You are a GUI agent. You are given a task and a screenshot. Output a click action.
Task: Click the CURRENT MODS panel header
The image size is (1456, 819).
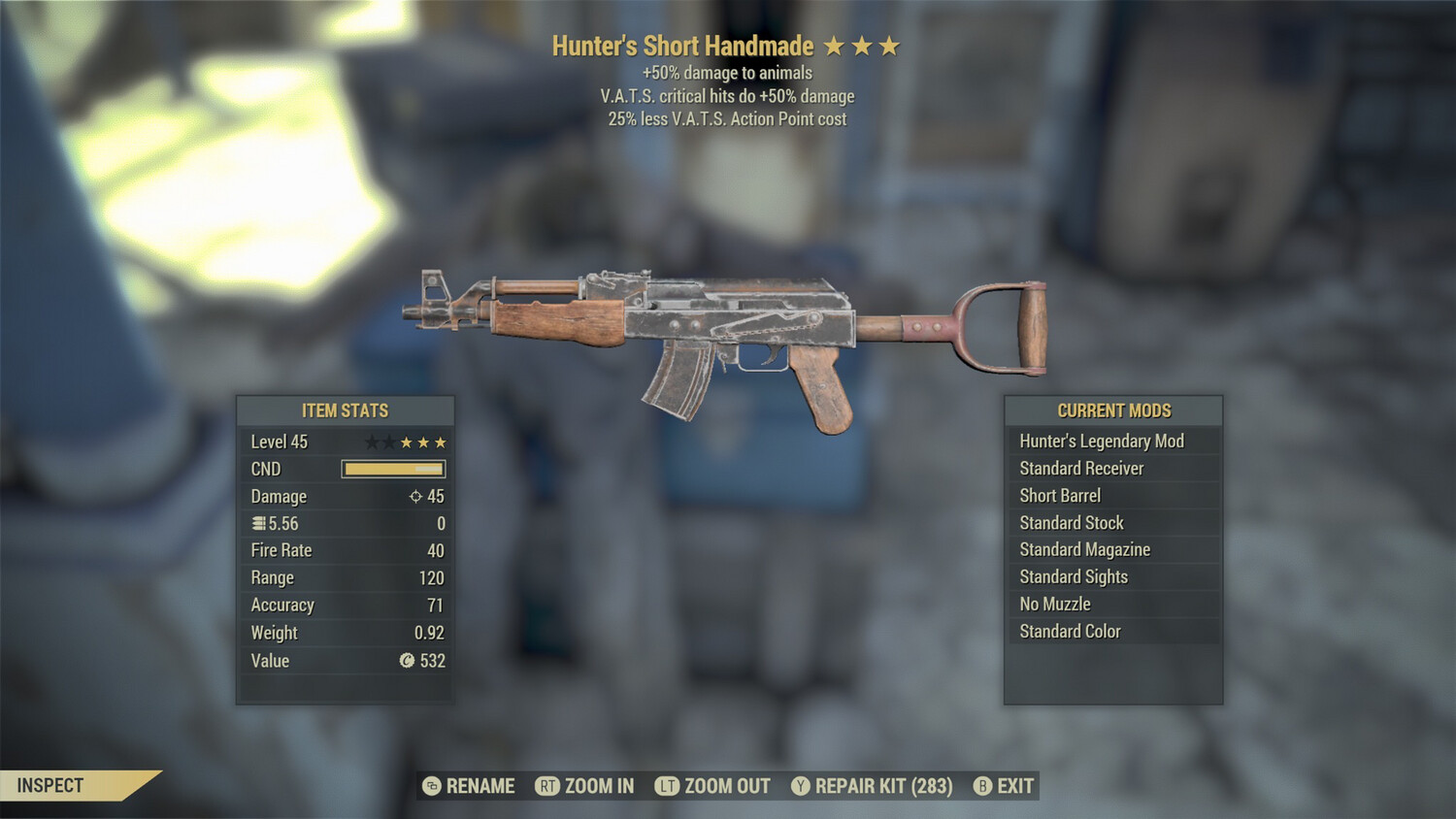tap(1113, 409)
